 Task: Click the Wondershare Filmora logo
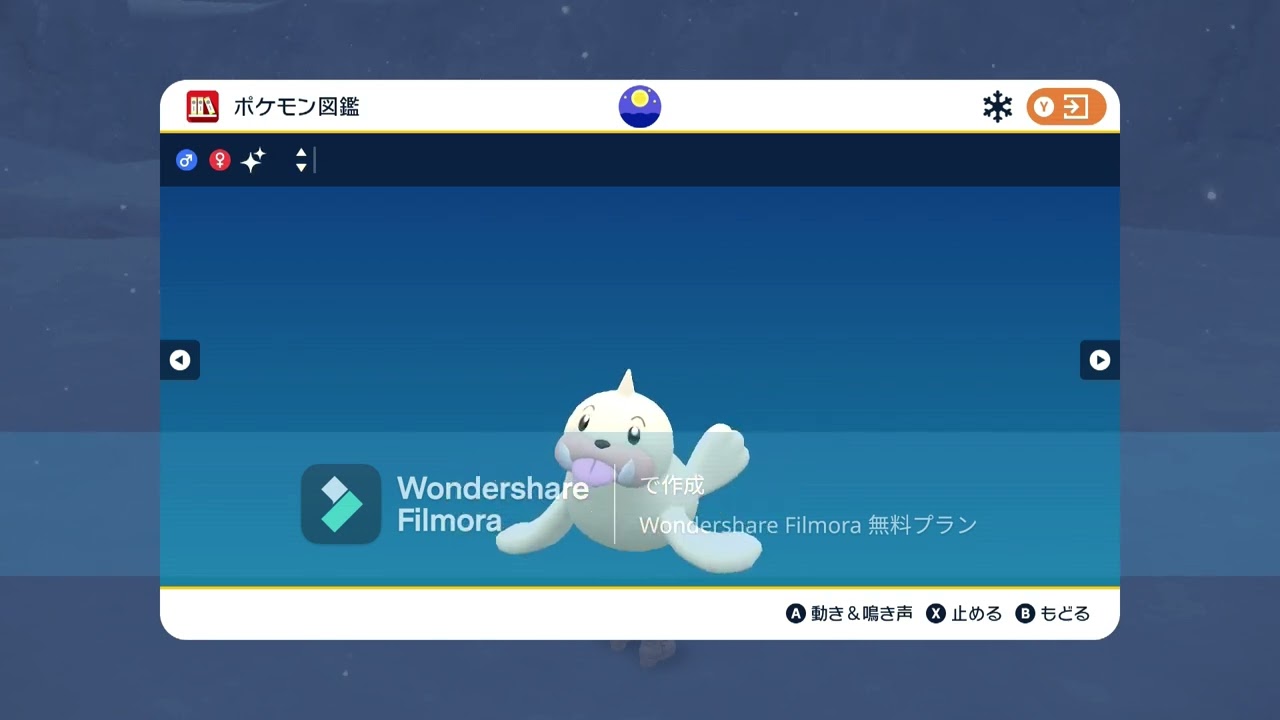pos(340,504)
